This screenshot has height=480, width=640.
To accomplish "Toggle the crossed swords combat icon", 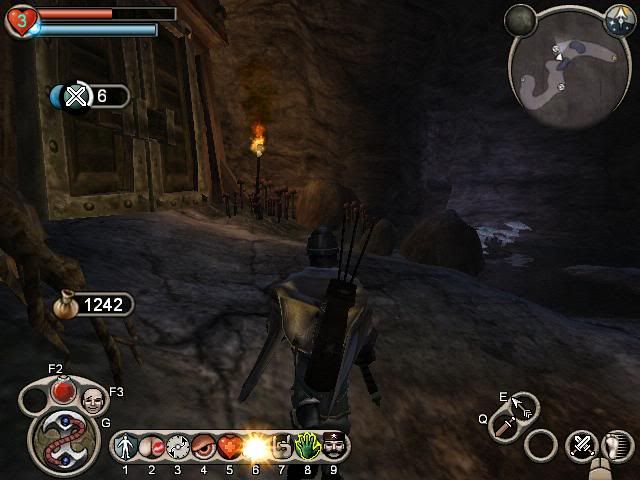I will click(580, 444).
